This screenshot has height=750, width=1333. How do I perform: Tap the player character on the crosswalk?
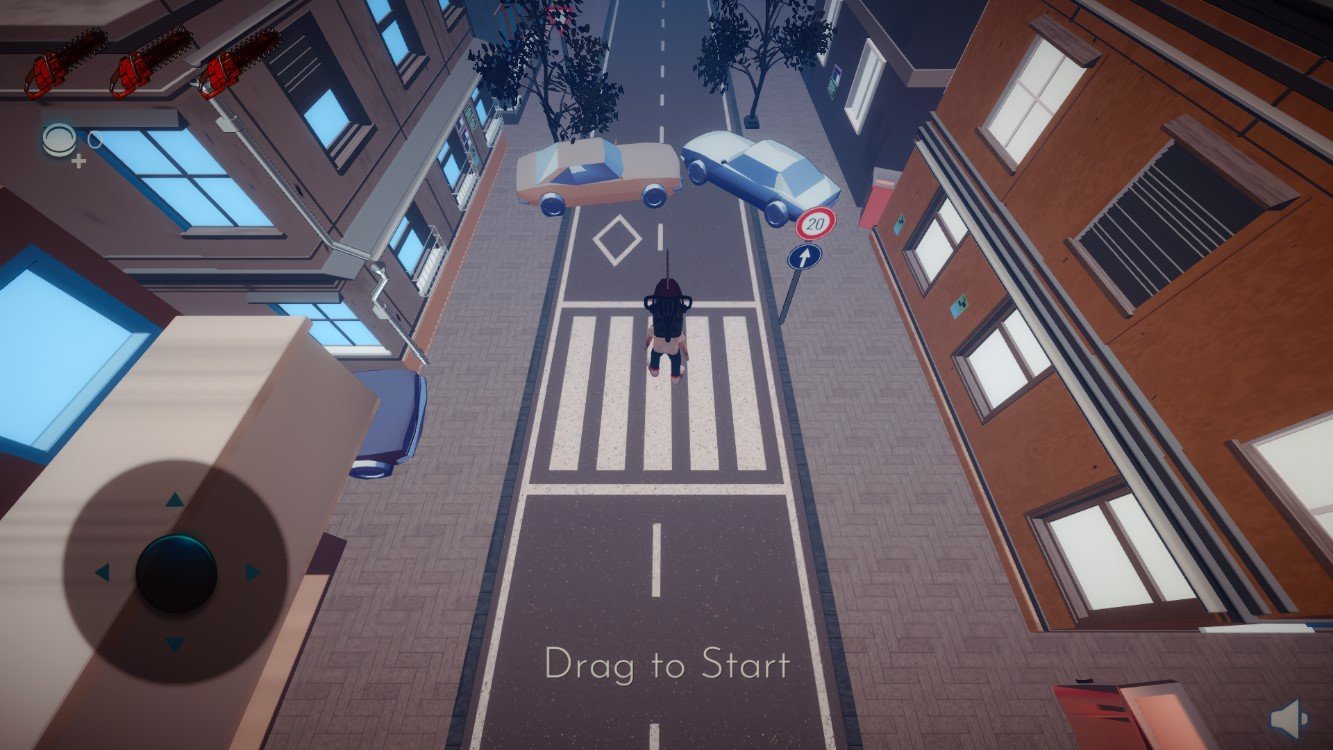(668, 330)
